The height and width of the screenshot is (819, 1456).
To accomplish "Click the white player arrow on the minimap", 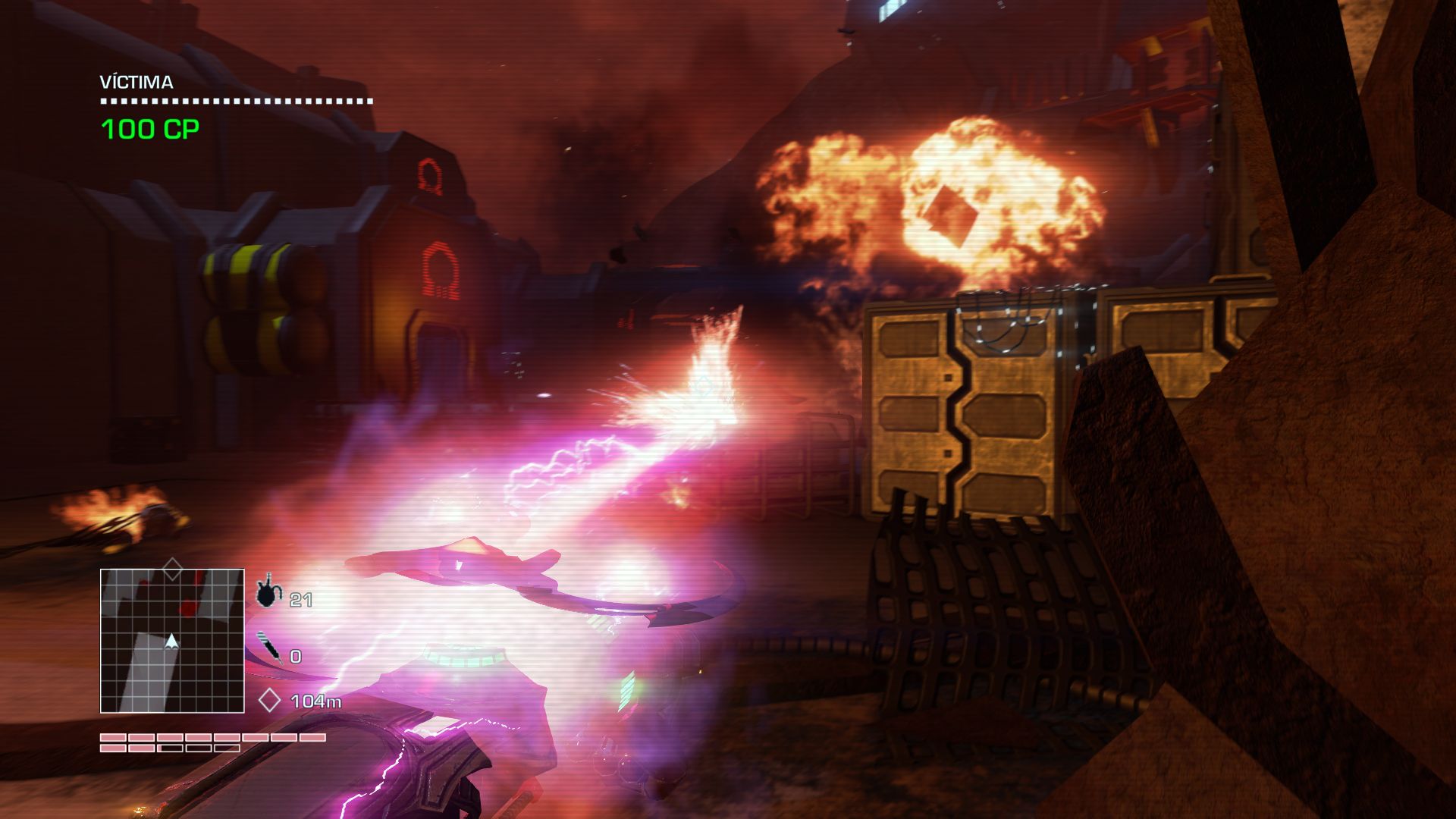I will [x=172, y=642].
